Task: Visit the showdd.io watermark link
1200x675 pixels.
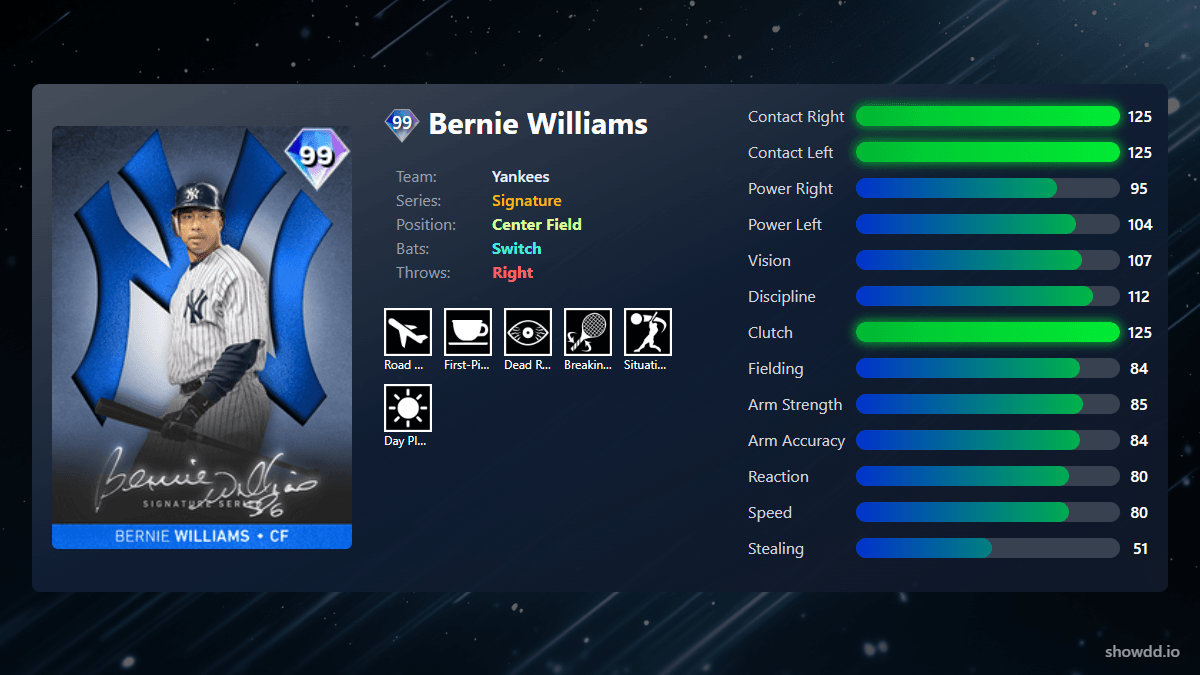Action: (x=1142, y=652)
